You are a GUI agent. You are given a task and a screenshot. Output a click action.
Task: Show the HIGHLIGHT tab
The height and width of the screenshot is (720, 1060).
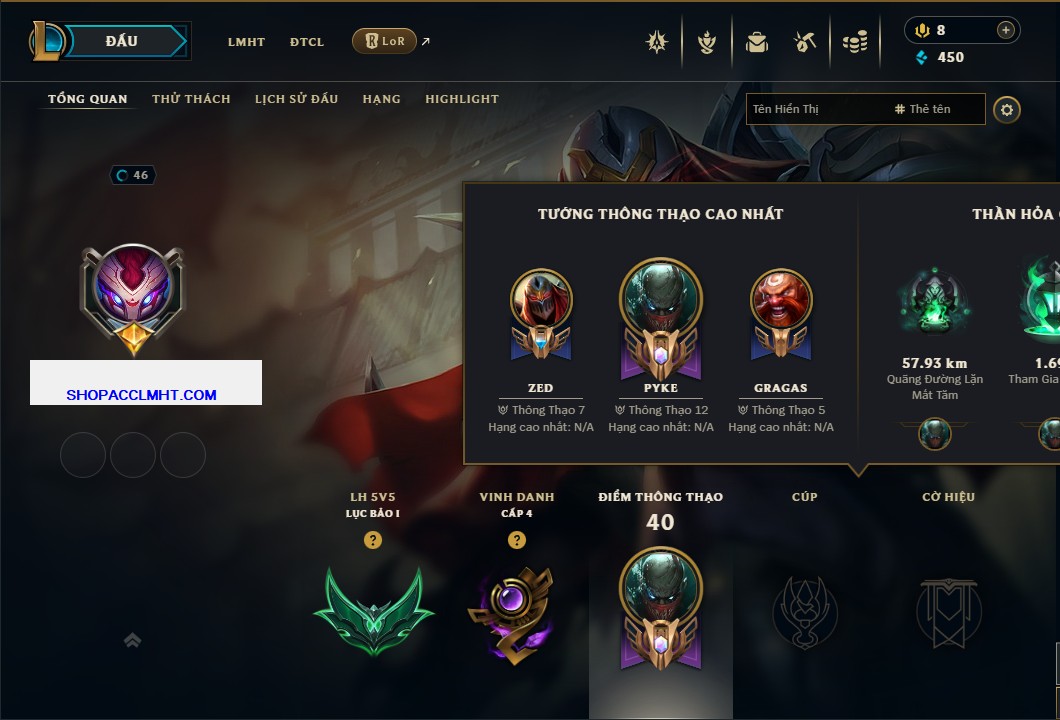[461, 99]
